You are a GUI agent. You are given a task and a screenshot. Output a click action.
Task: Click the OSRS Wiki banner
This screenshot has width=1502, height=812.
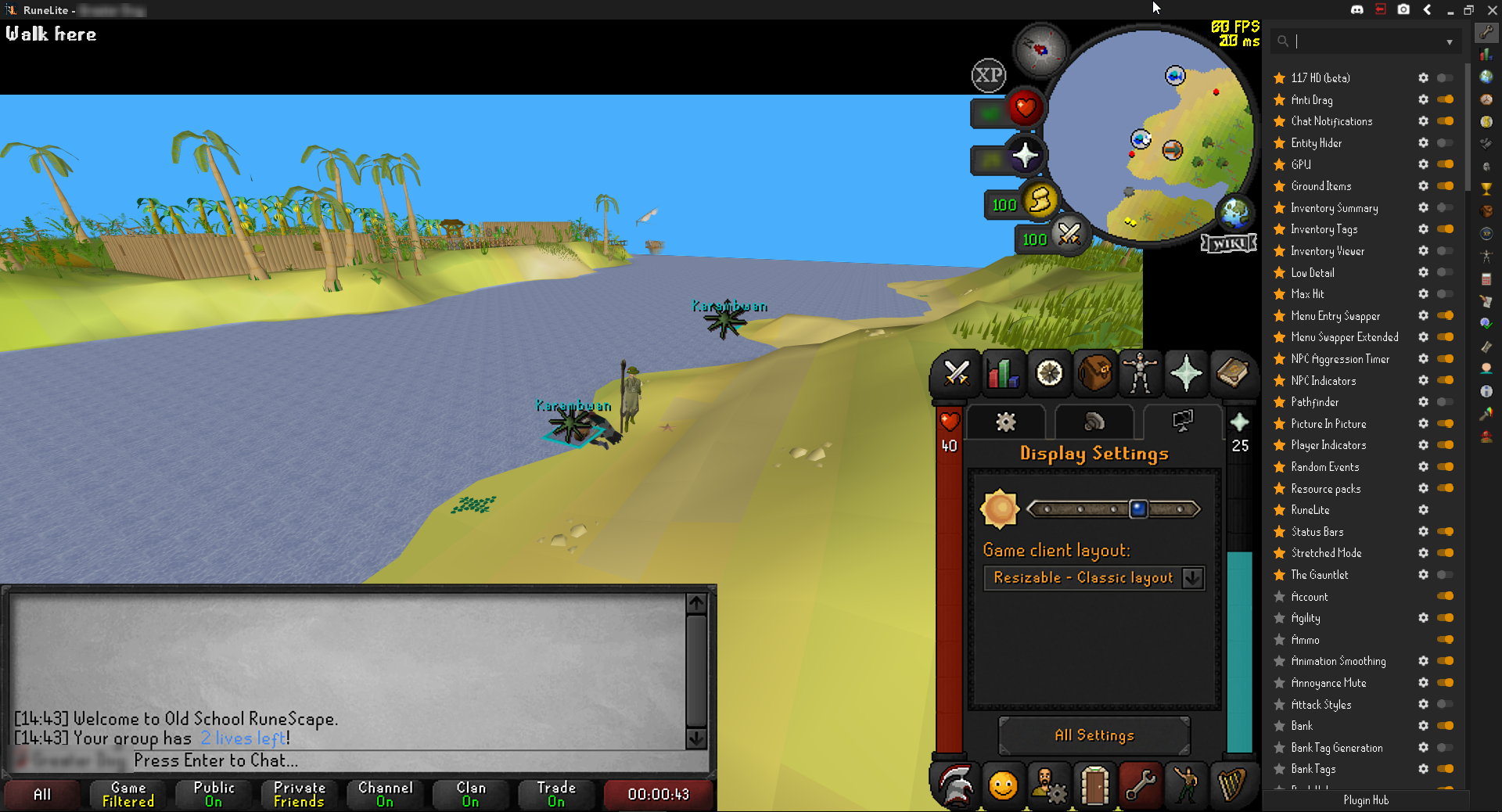point(1228,243)
